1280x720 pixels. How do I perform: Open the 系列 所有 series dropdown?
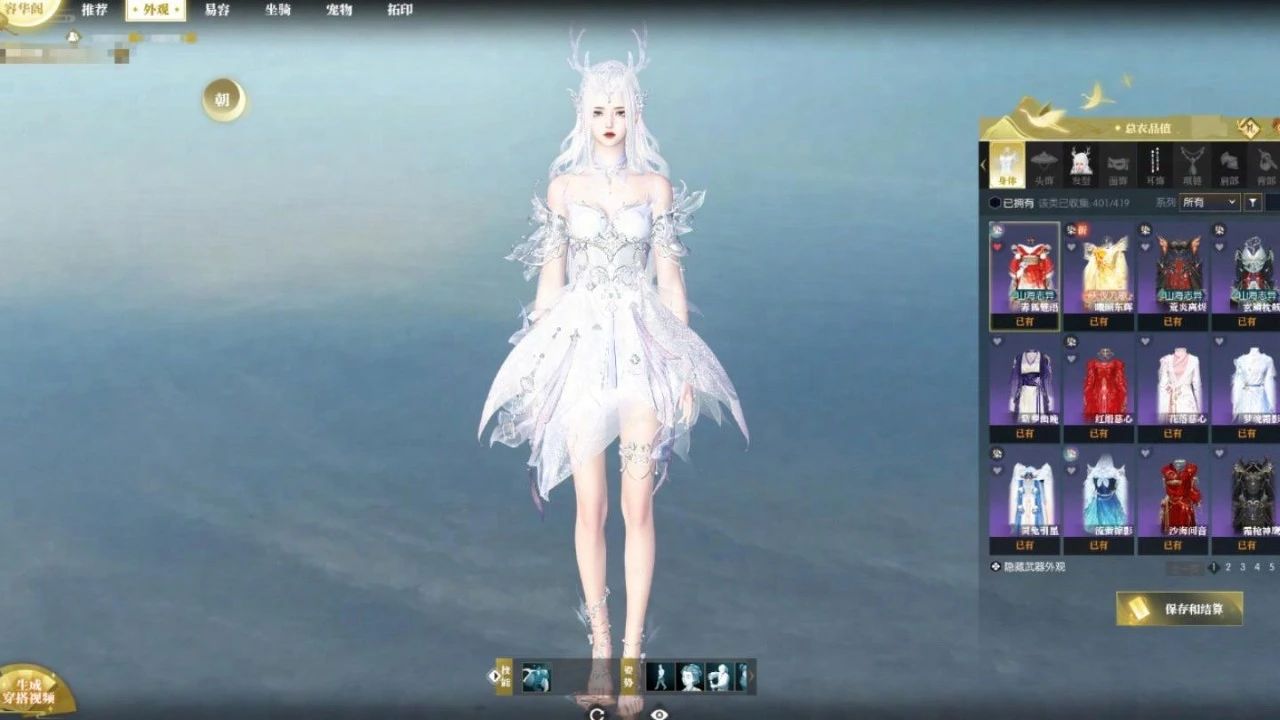[1208, 202]
